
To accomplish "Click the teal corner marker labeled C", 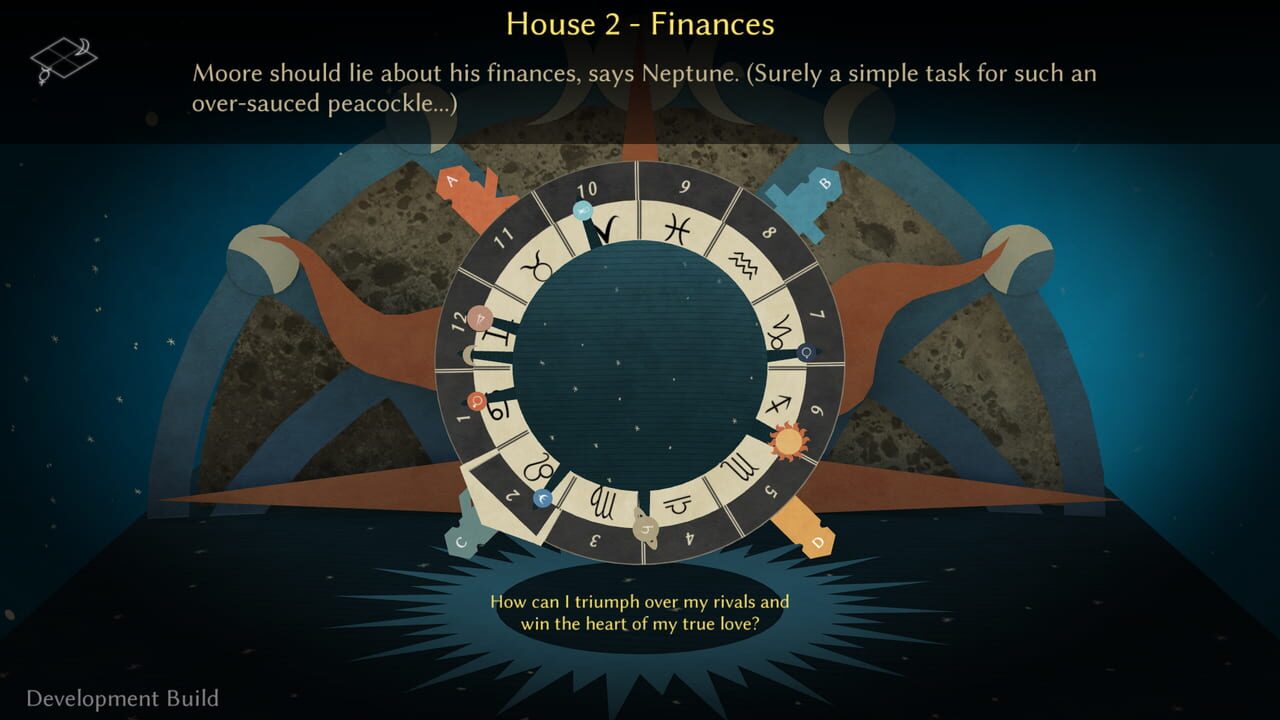I will [460, 540].
